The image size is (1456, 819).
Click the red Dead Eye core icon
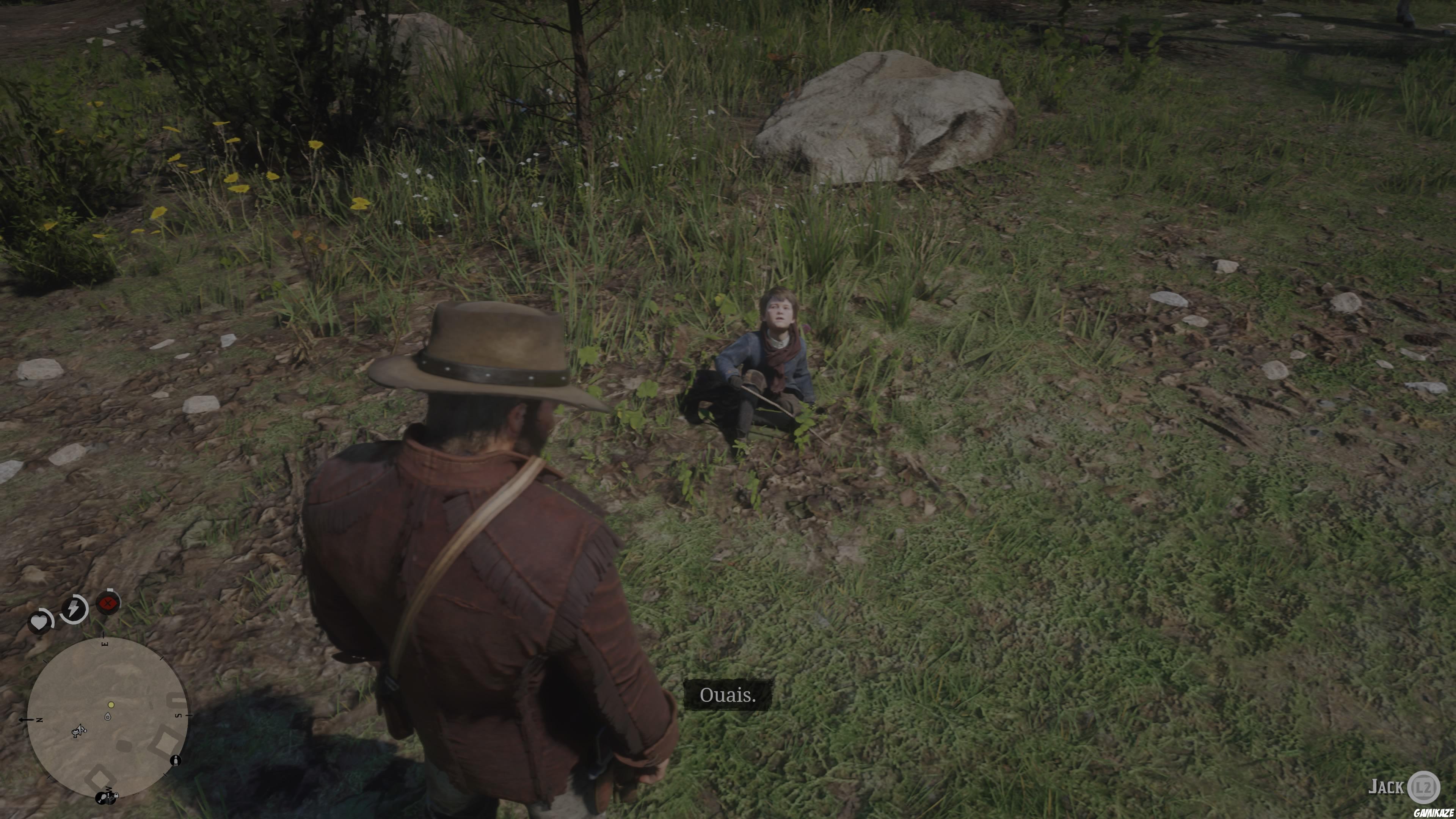click(x=108, y=604)
